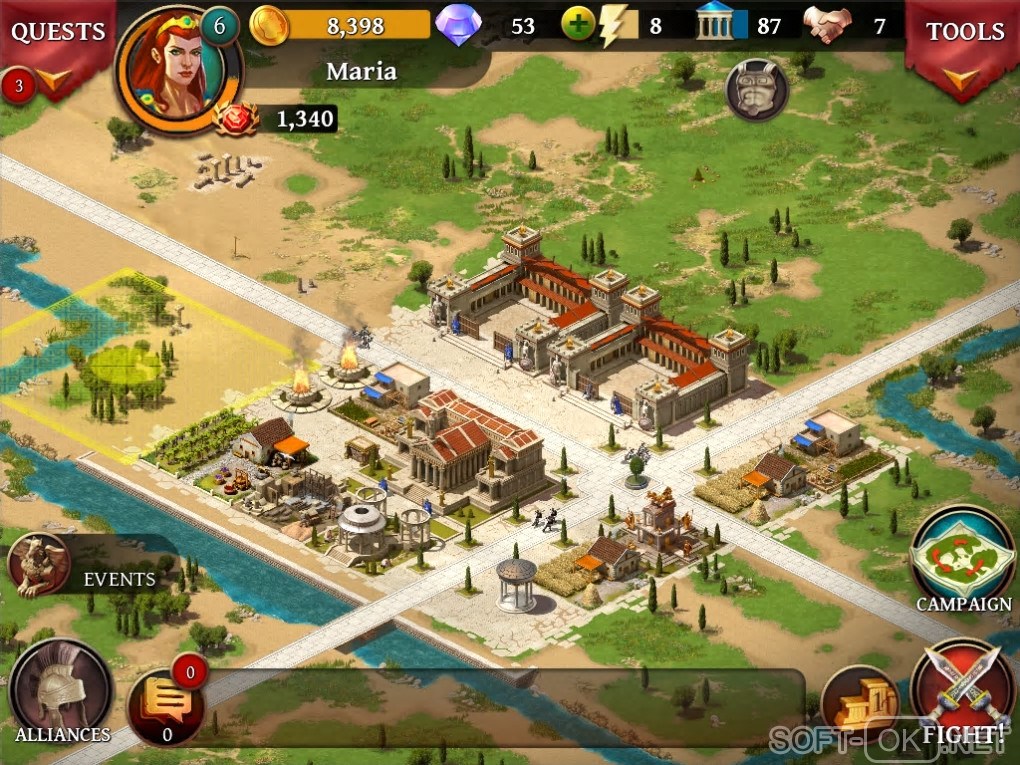Tap the green plus energy button

[578, 24]
